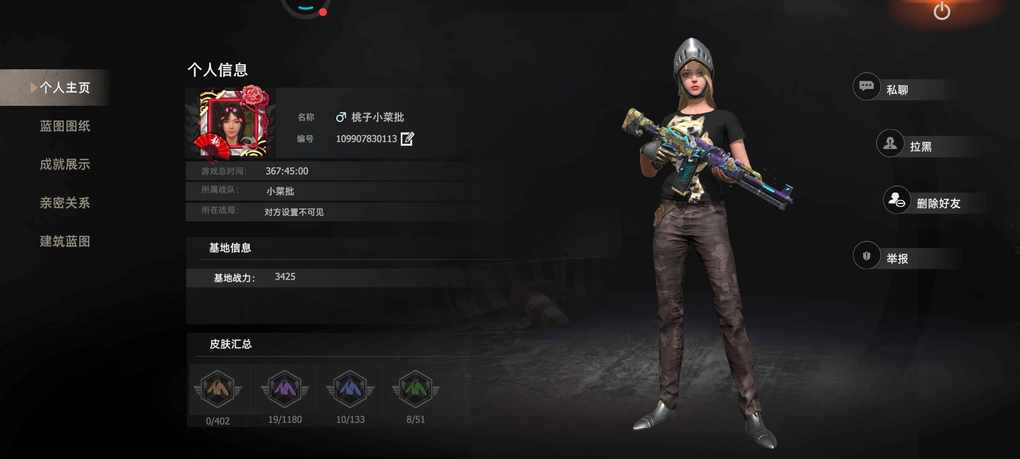Select the green skin badge showing 8/51

[x=415, y=389]
